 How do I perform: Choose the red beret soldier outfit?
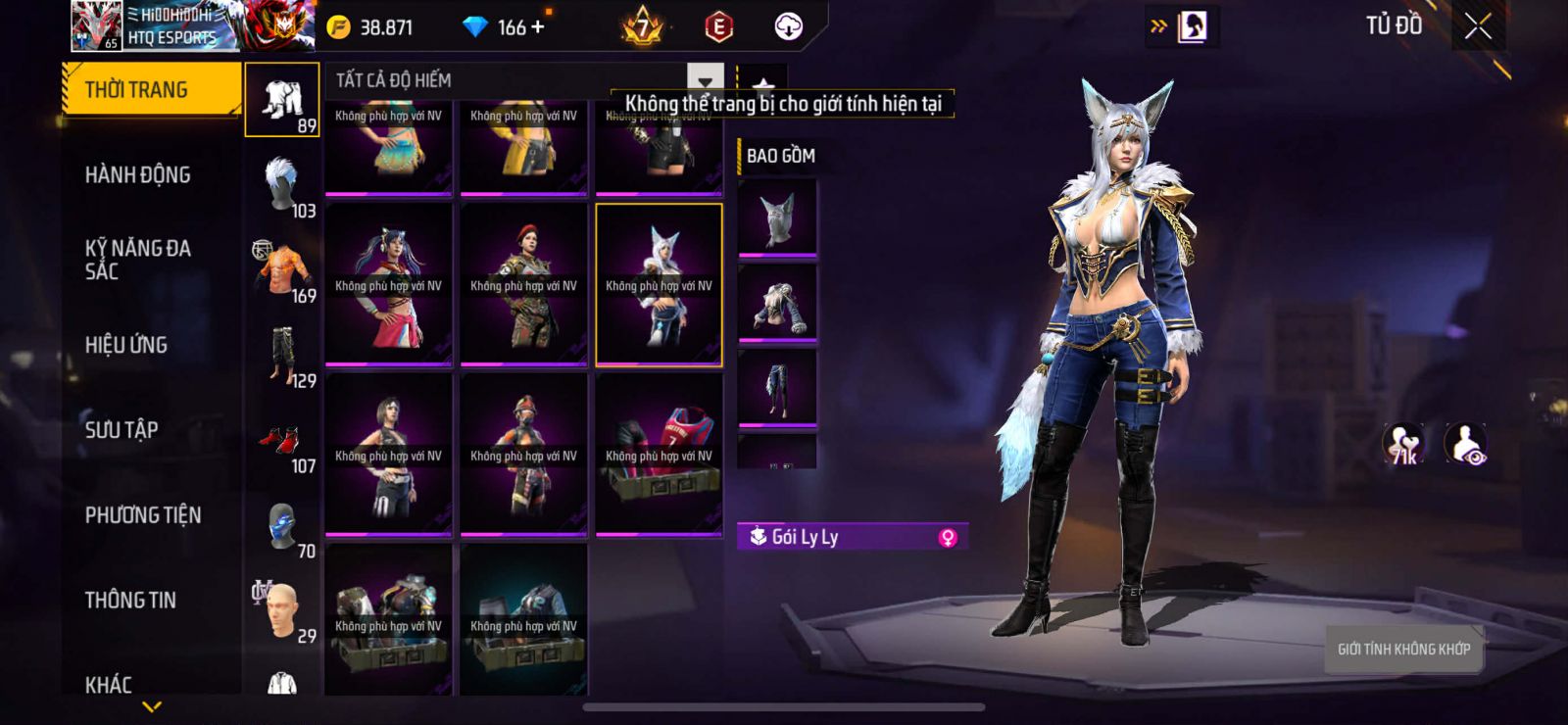click(x=523, y=285)
